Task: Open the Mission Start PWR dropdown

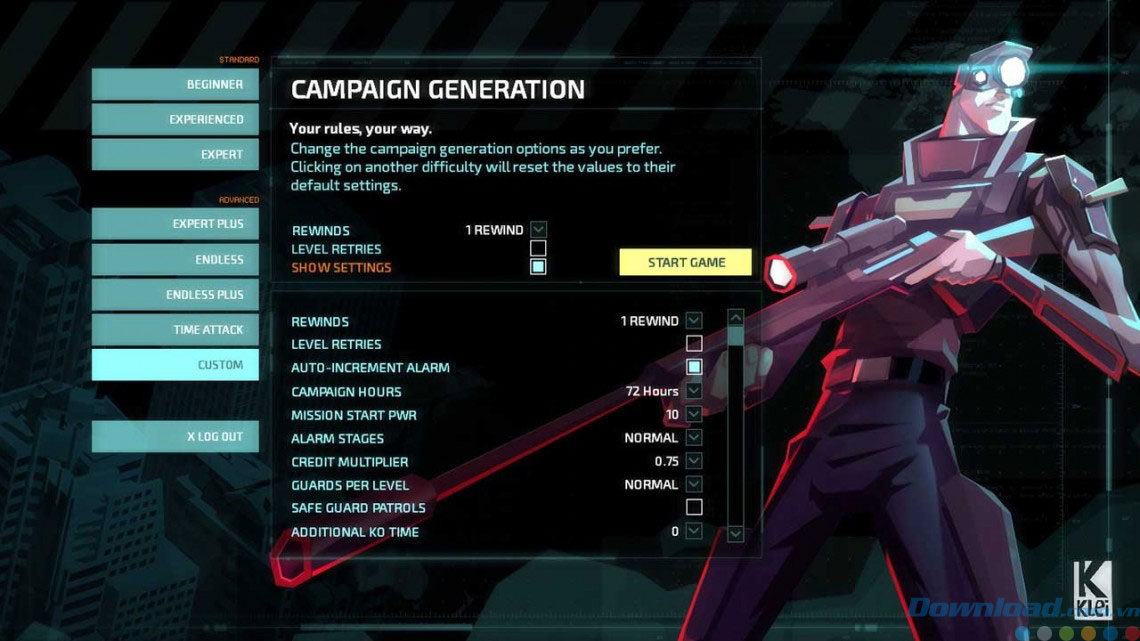Action: tap(694, 414)
